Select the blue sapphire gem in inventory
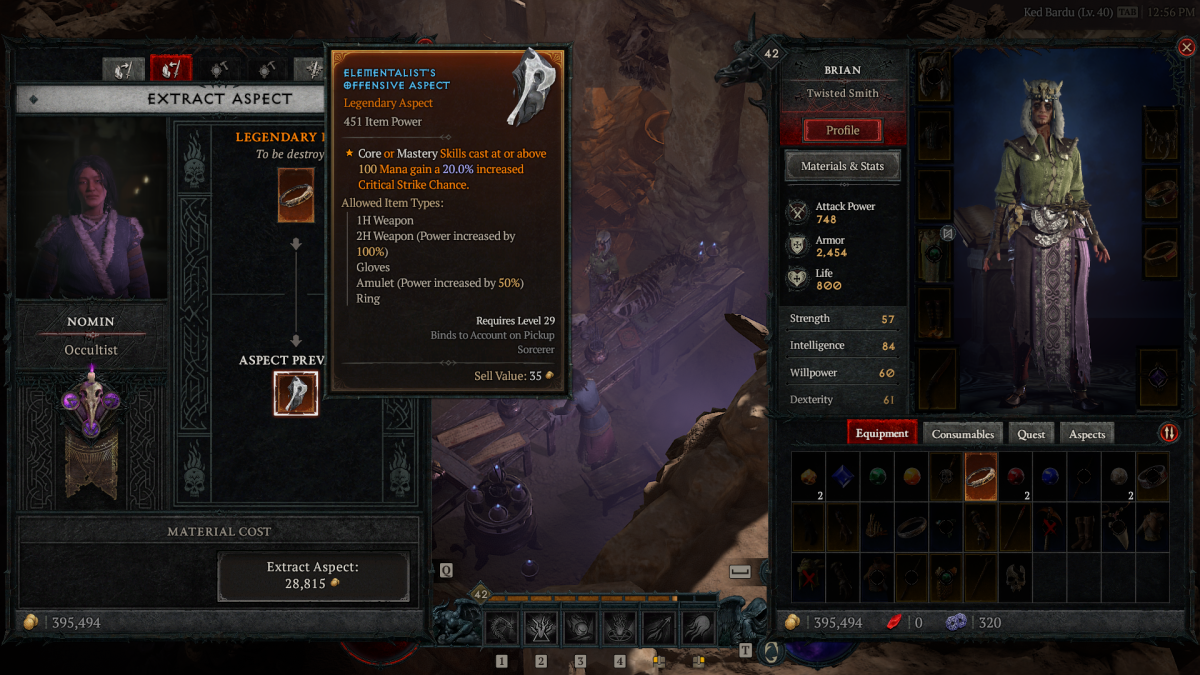This screenshot has height=675, width=1200. coord(842,476)
